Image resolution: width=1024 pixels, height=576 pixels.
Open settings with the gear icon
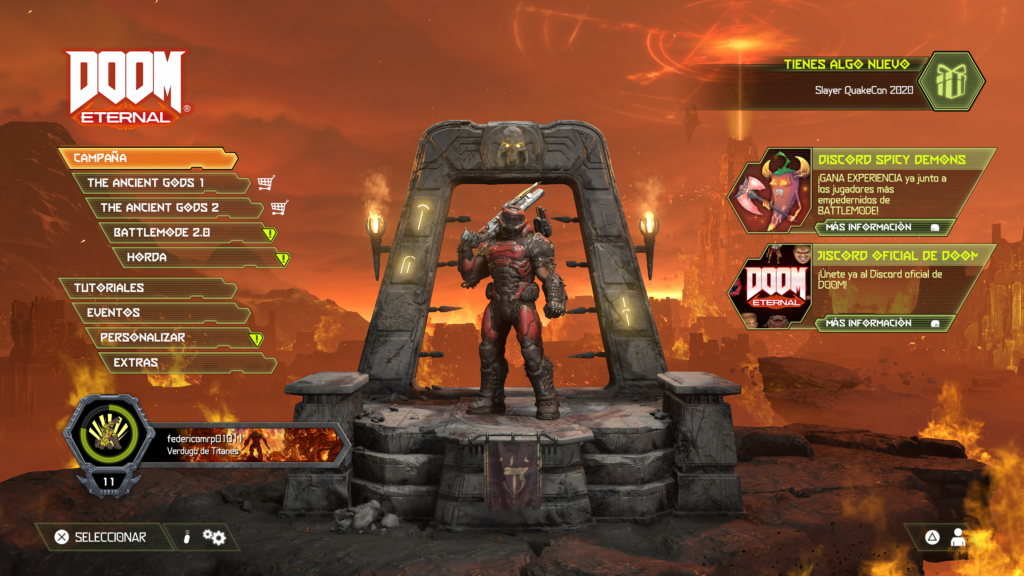point(214,538)
